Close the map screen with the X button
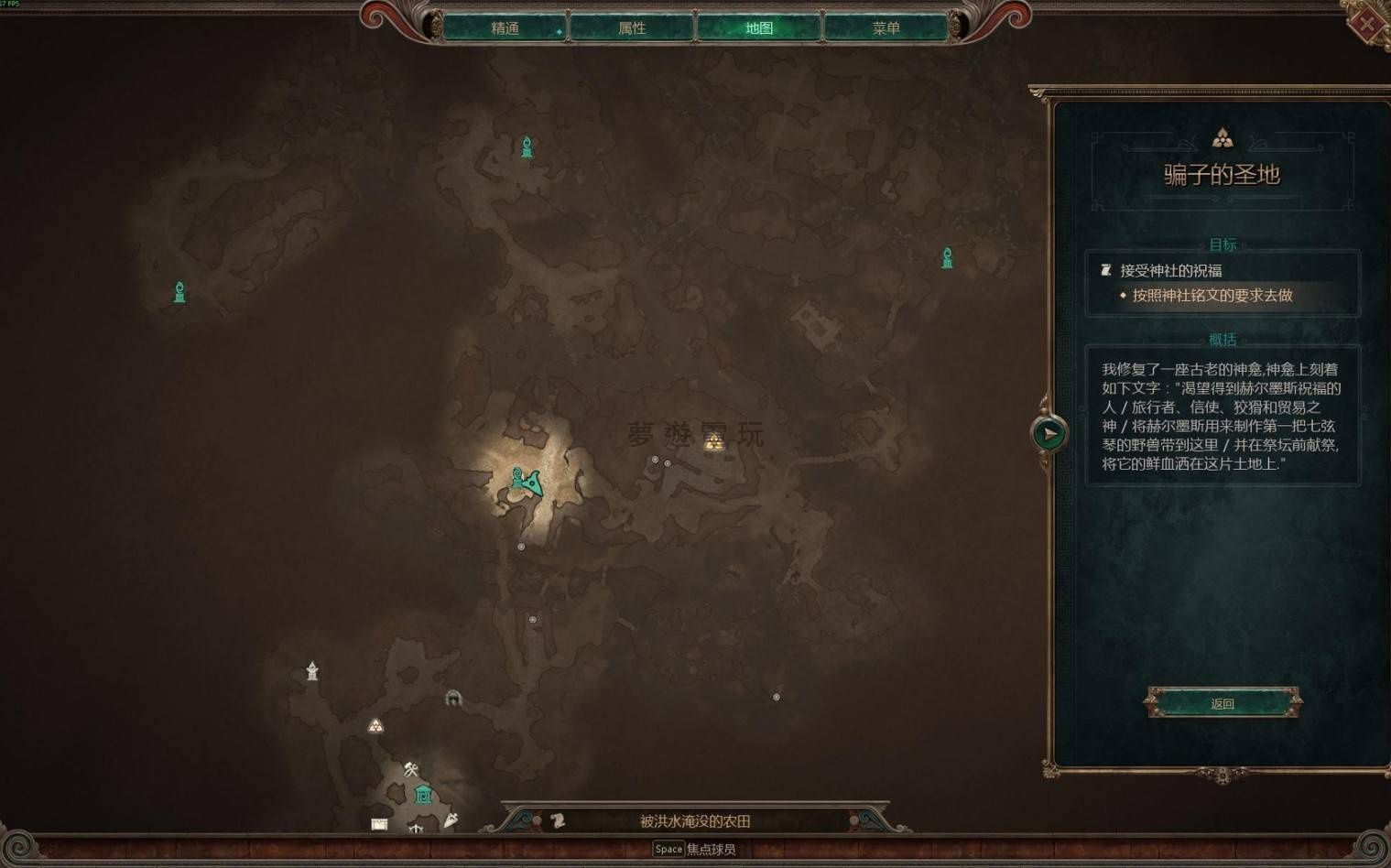1391x868 pixels. (x=1367, y=23)
